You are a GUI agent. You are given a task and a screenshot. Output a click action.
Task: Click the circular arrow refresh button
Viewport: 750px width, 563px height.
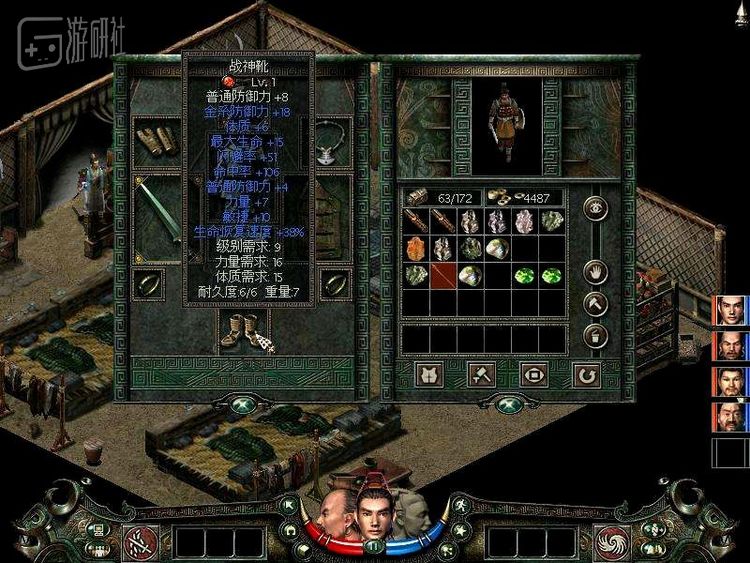[586, 375]
